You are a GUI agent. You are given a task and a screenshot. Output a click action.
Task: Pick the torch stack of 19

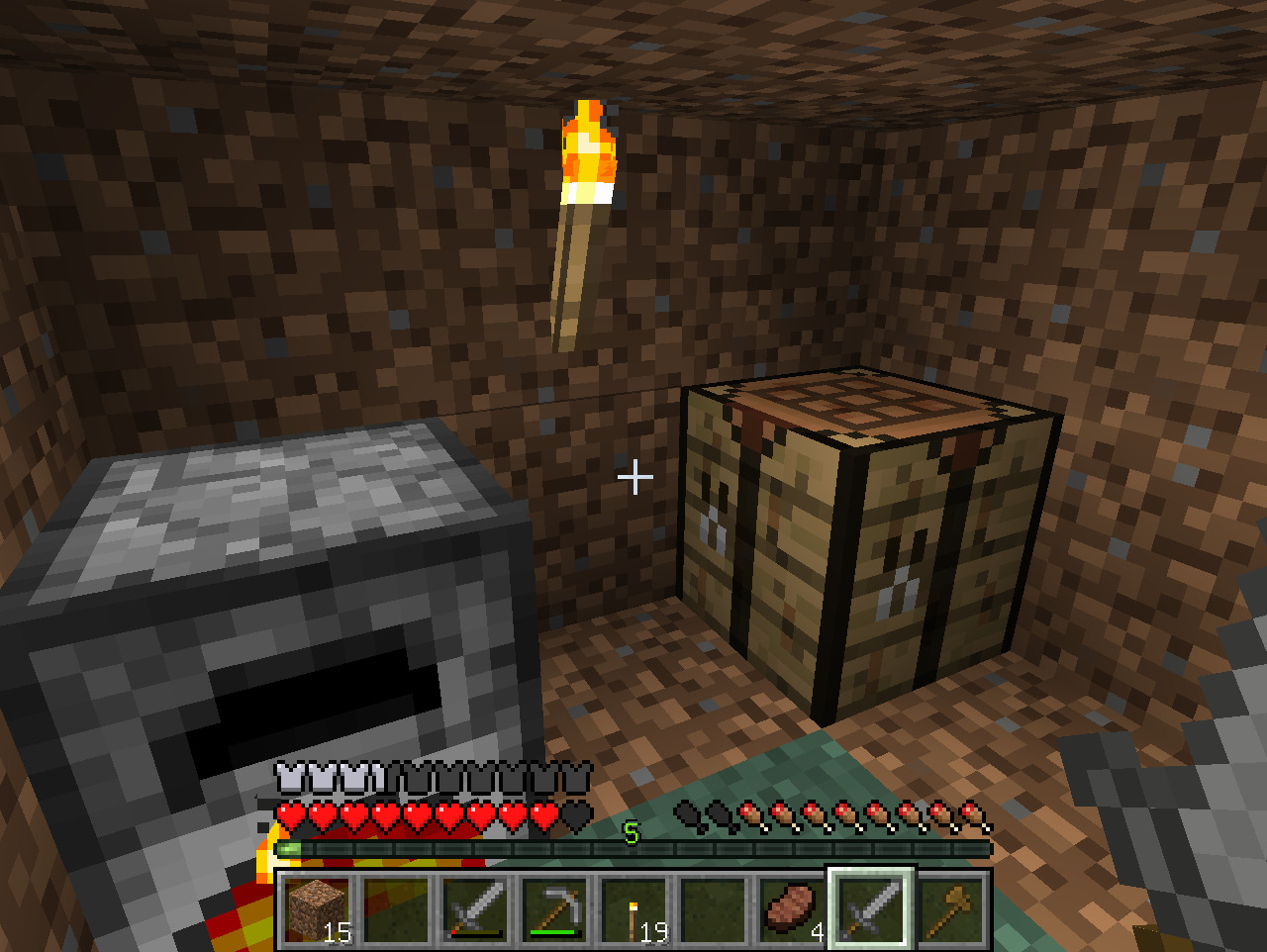[634, 909]
